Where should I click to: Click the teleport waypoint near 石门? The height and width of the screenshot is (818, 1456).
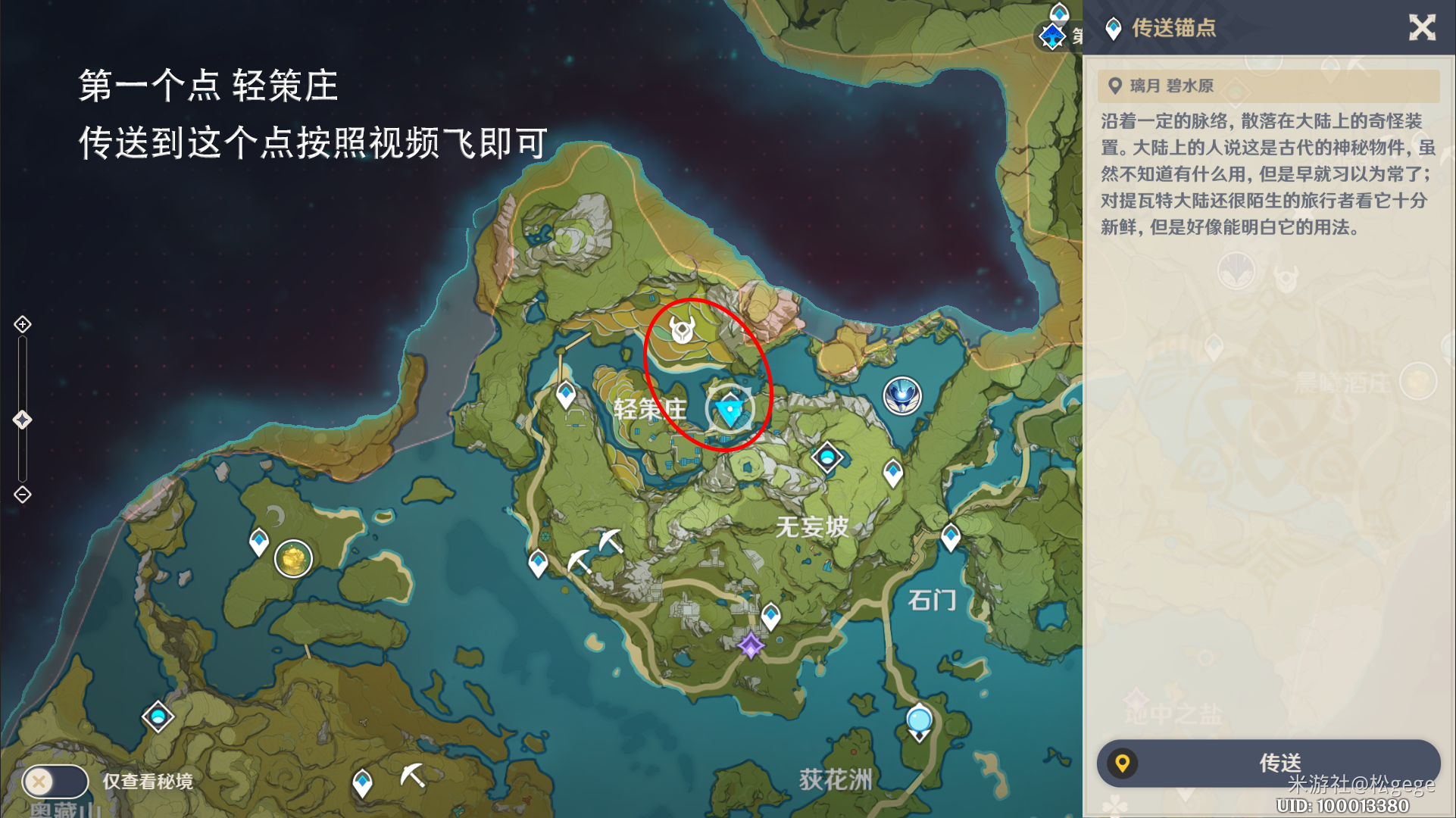[949, 537]
